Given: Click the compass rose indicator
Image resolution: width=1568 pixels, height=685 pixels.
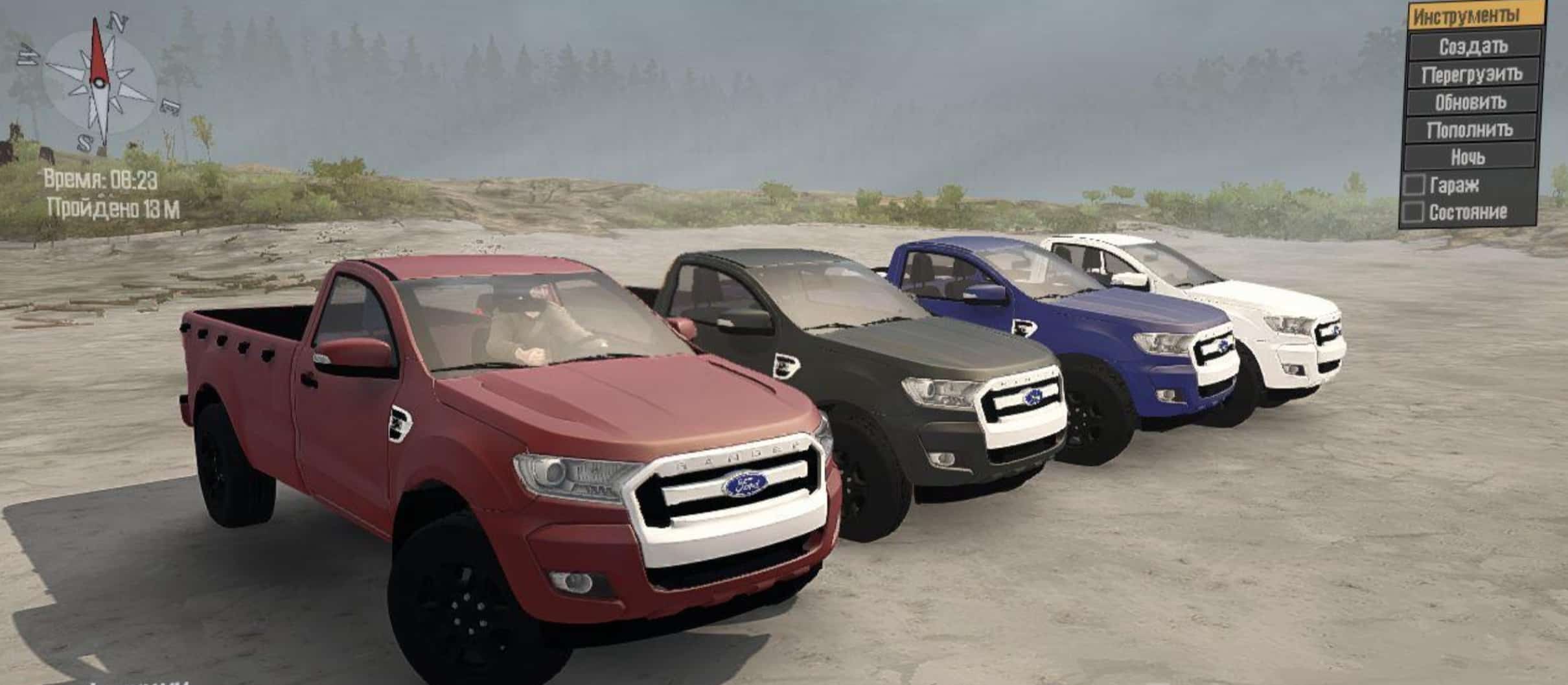Looking at the screenshot, I should click(x=99, y=83).
